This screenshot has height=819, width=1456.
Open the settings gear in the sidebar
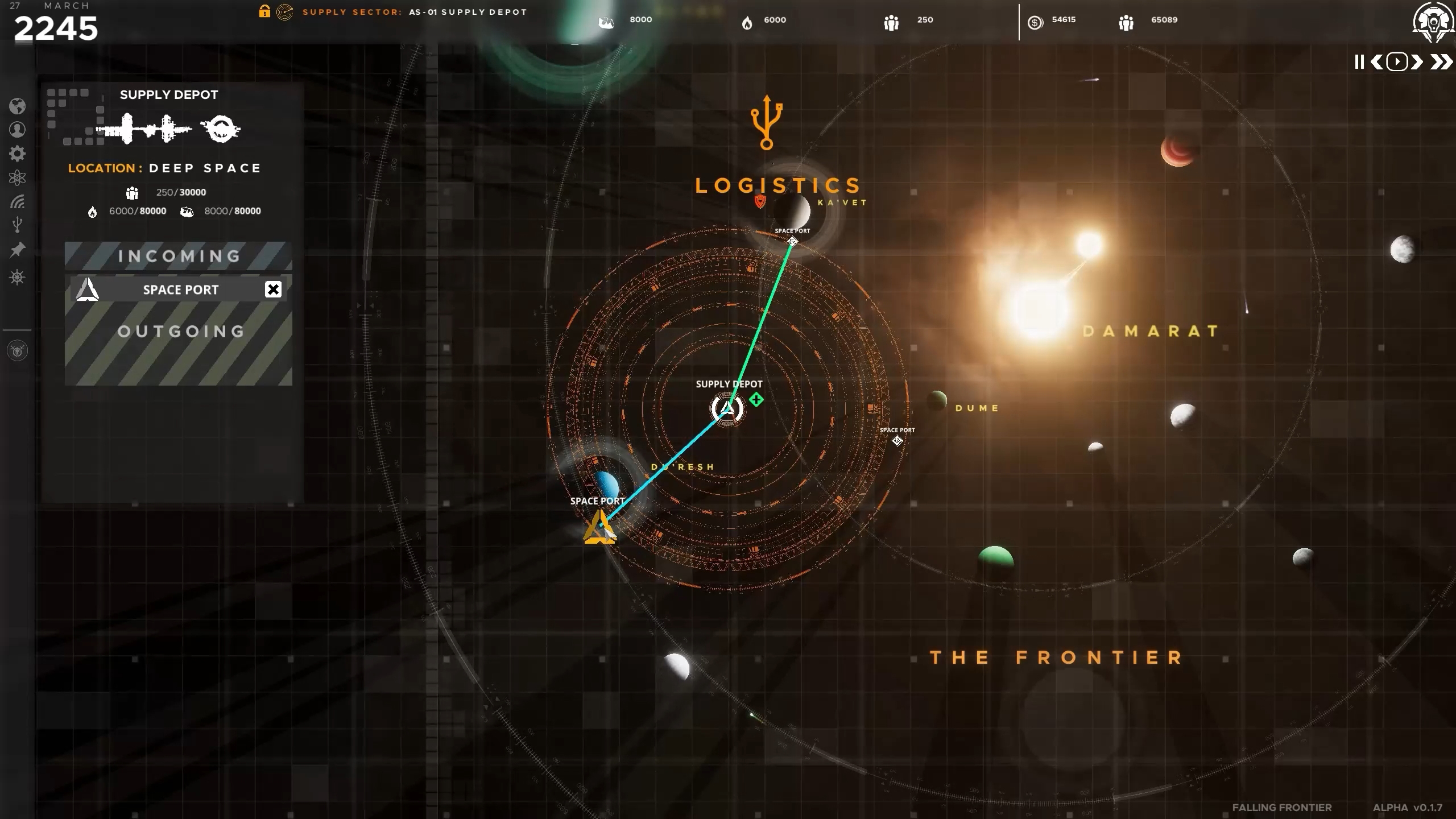pyautogui.click(x=18, y=154)
